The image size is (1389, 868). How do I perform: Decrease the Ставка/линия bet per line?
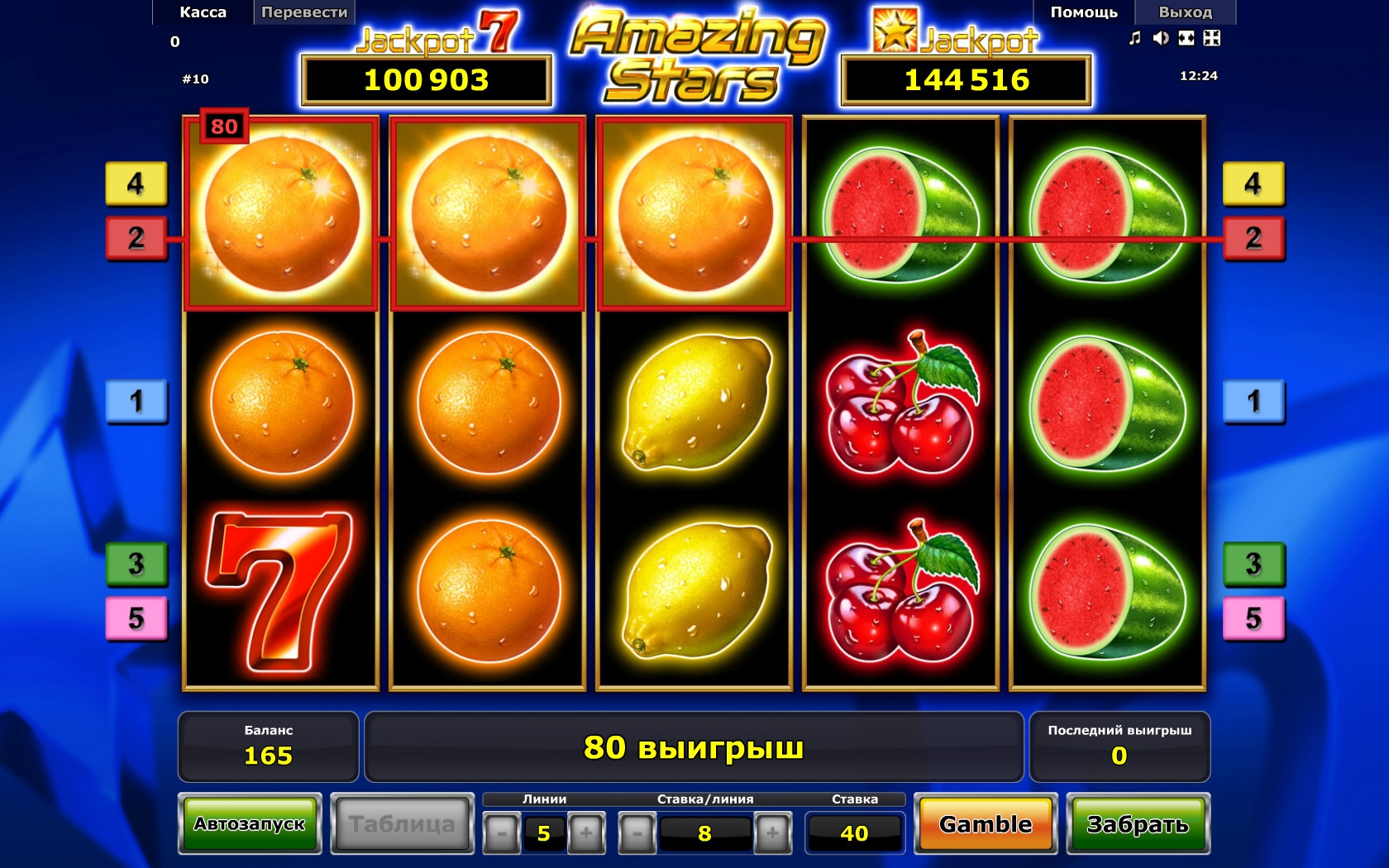(x=637, y=833)
